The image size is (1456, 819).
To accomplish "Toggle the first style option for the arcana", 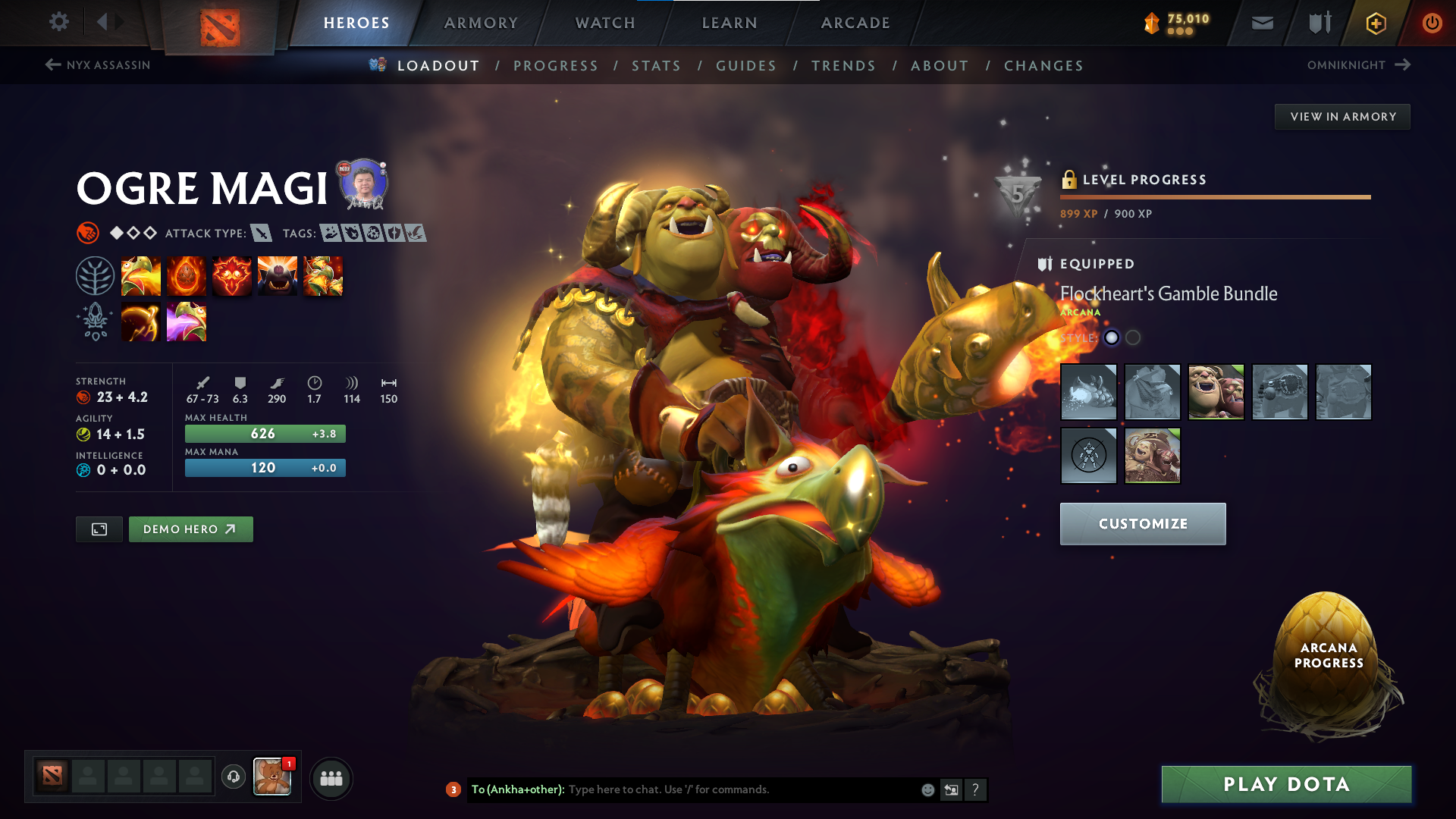I will pyautogui.click(x=1111, y=337).
